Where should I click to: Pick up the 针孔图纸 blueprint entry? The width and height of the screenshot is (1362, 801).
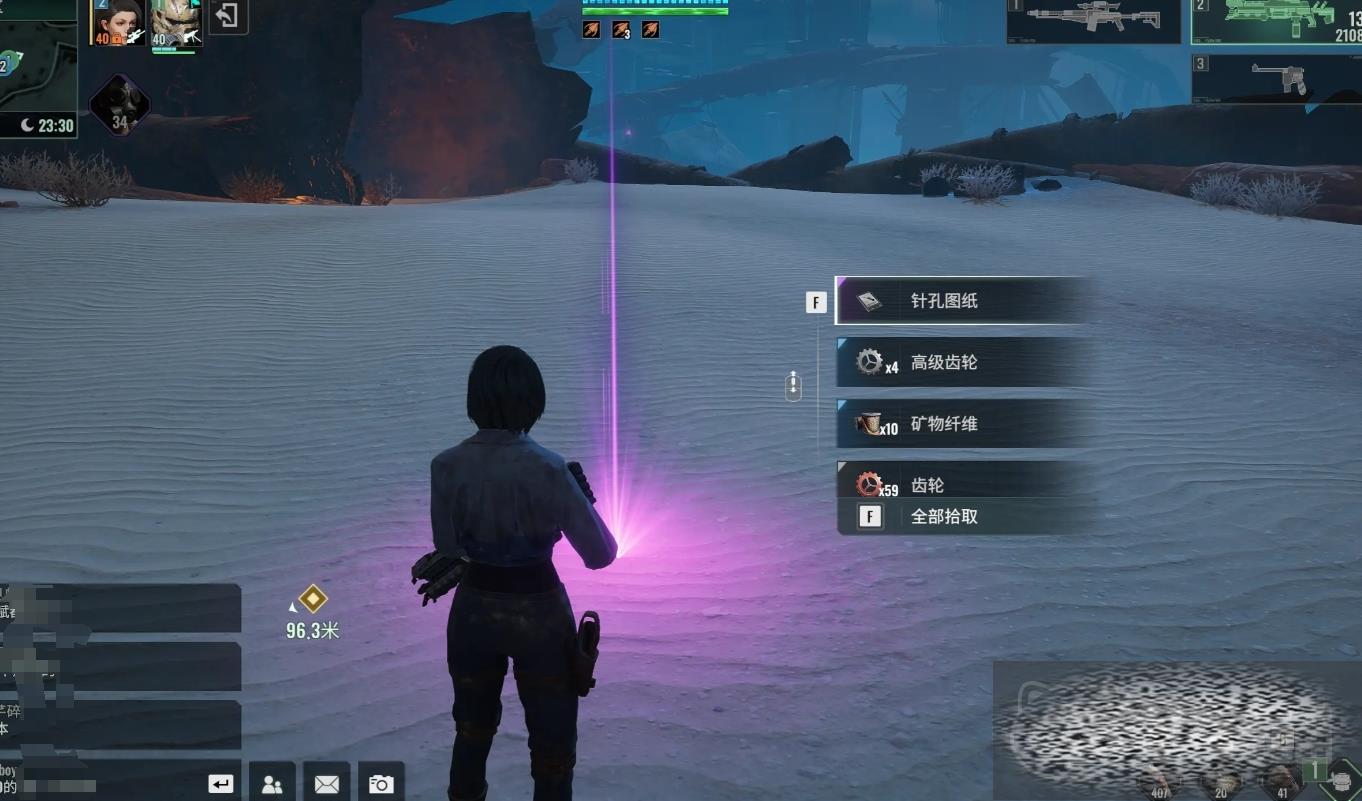click(962, 301)
